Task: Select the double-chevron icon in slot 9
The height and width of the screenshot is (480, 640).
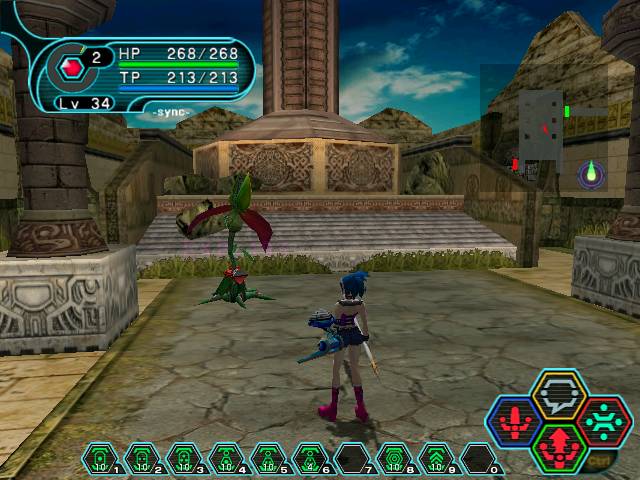Action: pos(436,459)
